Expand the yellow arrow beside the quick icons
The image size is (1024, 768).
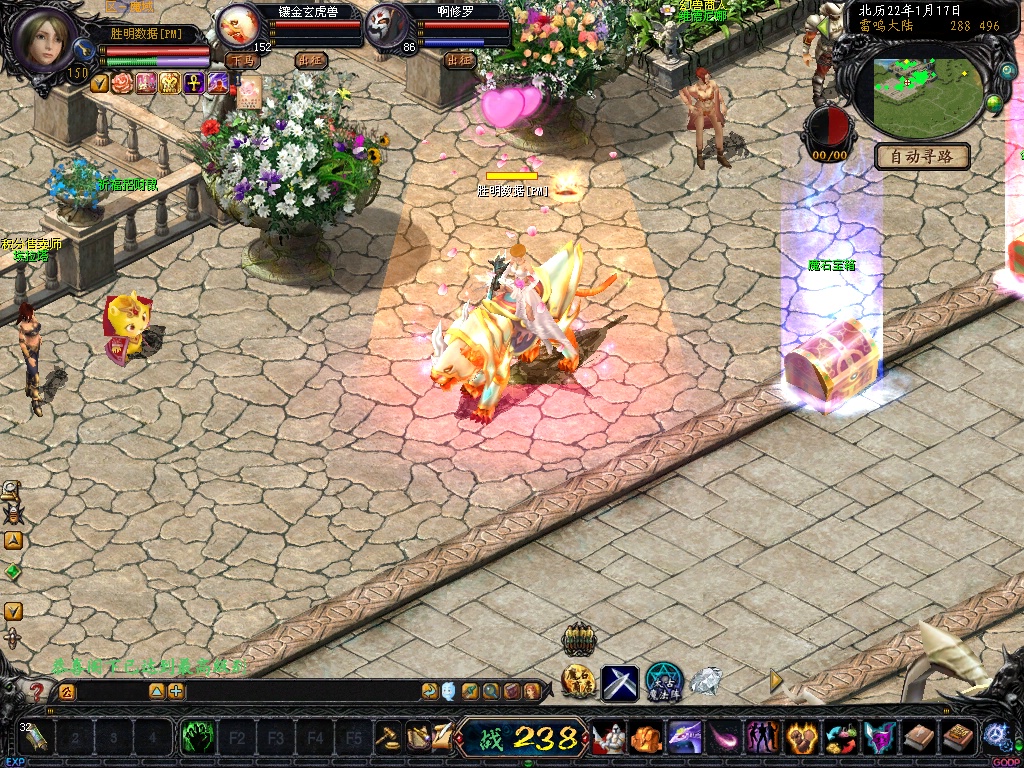776,681
